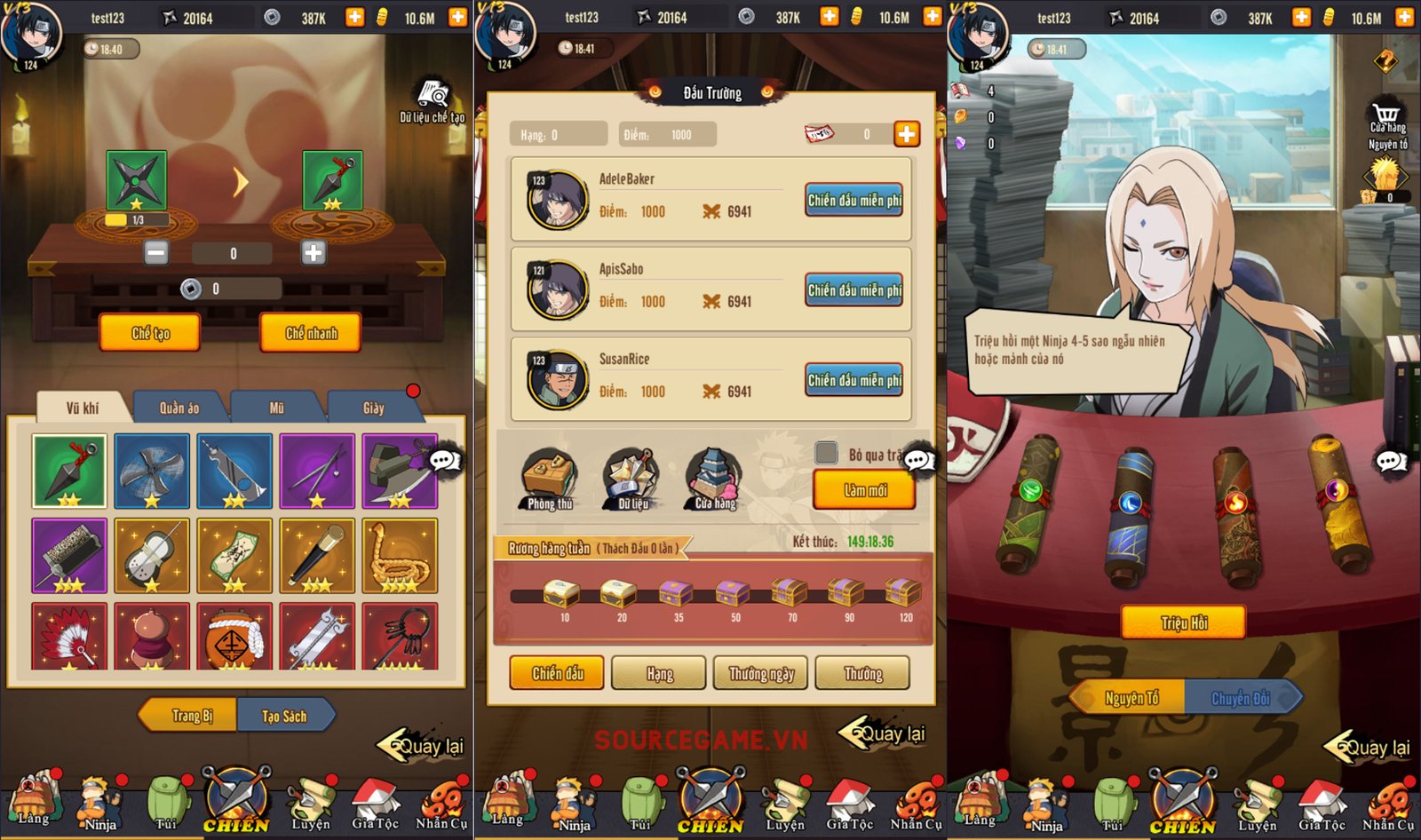
Task: Show the Thưởng ngày daily rewards
Action: (761, 673)
